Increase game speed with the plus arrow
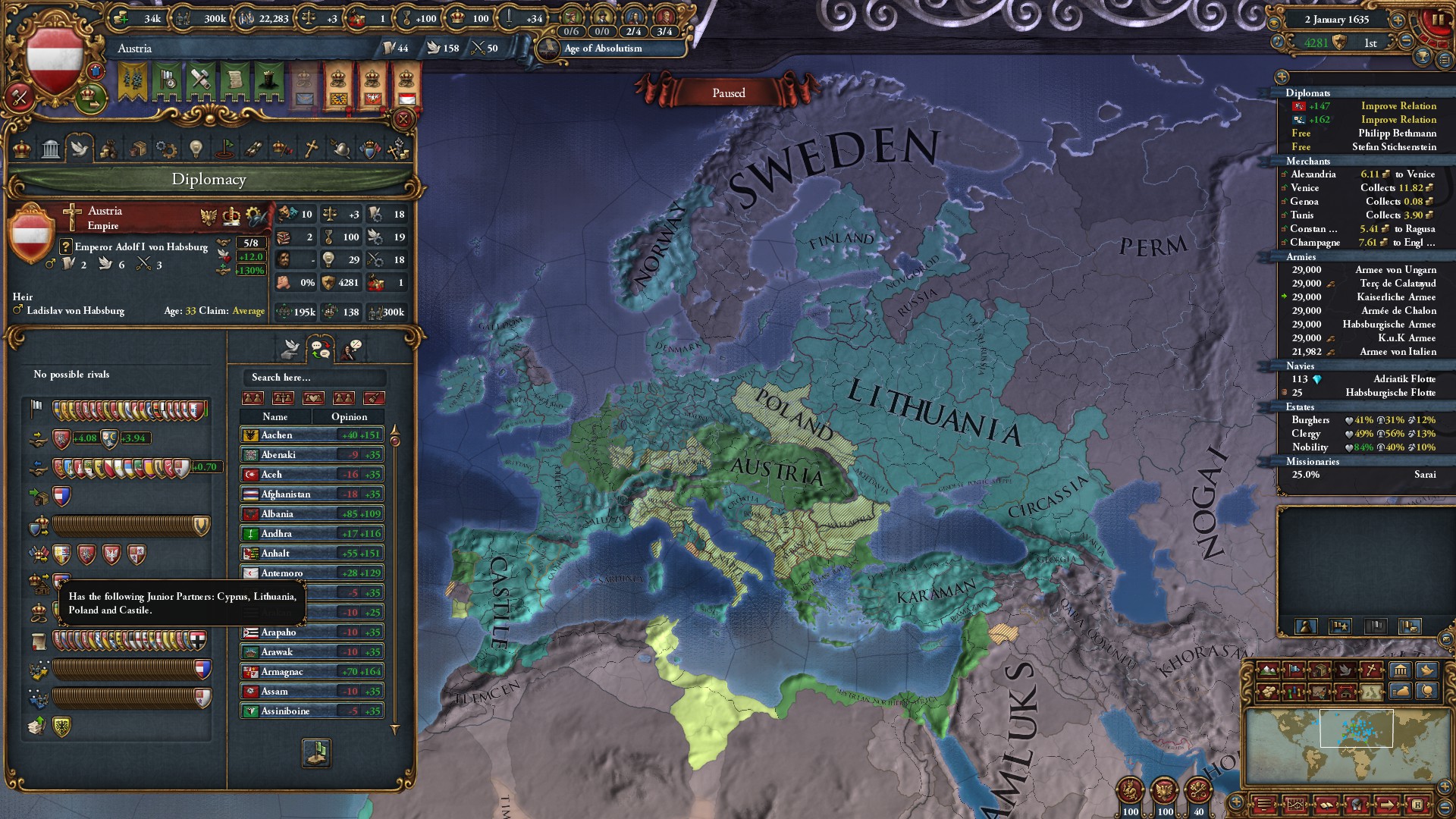Viewport: 1456px width, 819px height. (x=1398, y=20)
